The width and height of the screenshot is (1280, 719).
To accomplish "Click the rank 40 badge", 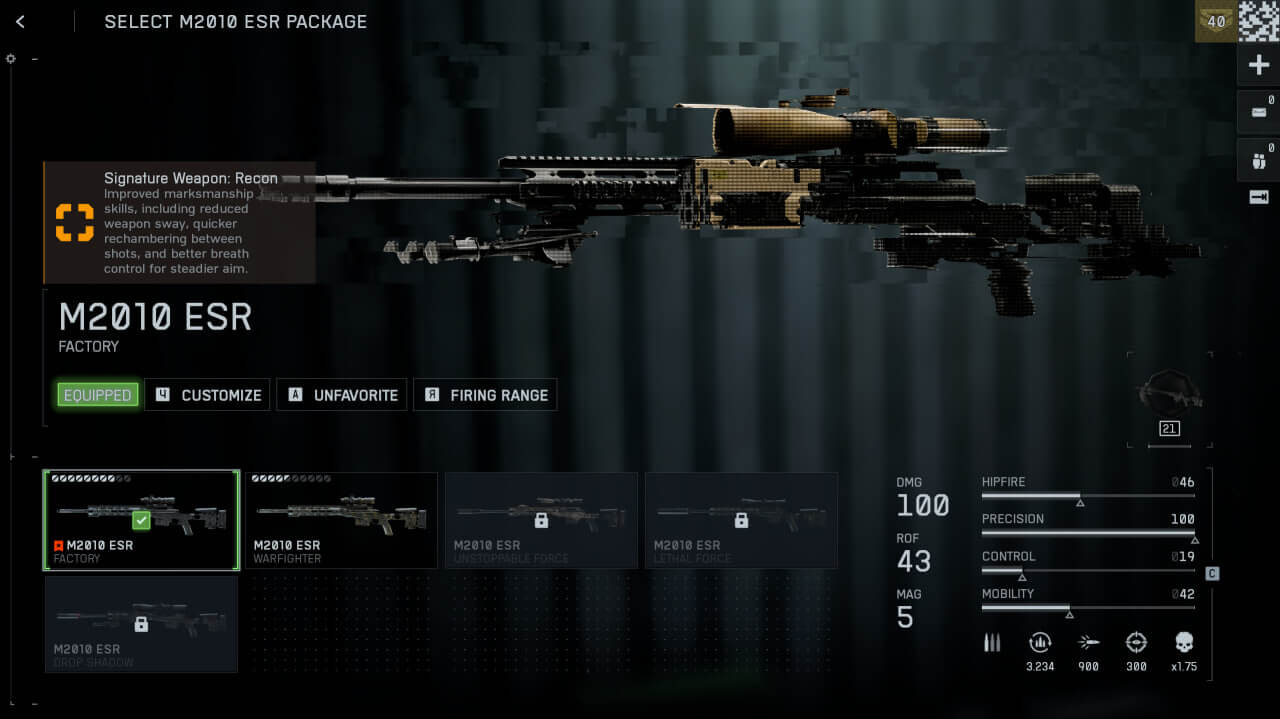I will pyautogui.click(x=1216, y=22).
